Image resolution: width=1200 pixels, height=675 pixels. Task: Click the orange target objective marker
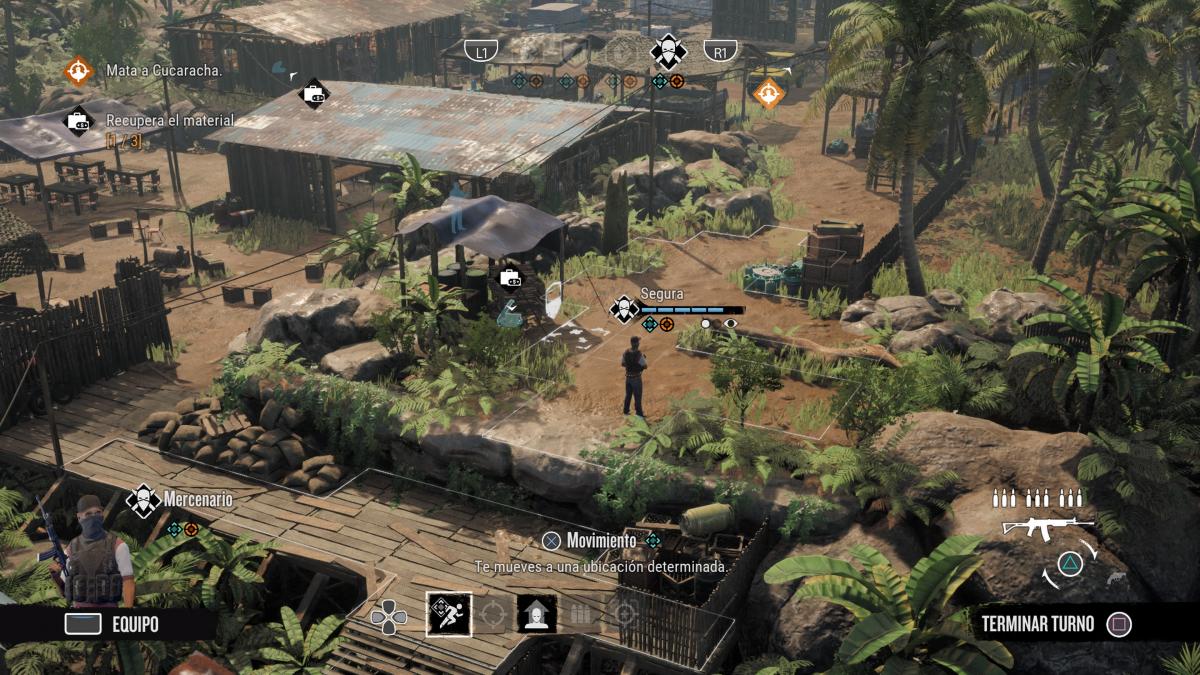768,93
